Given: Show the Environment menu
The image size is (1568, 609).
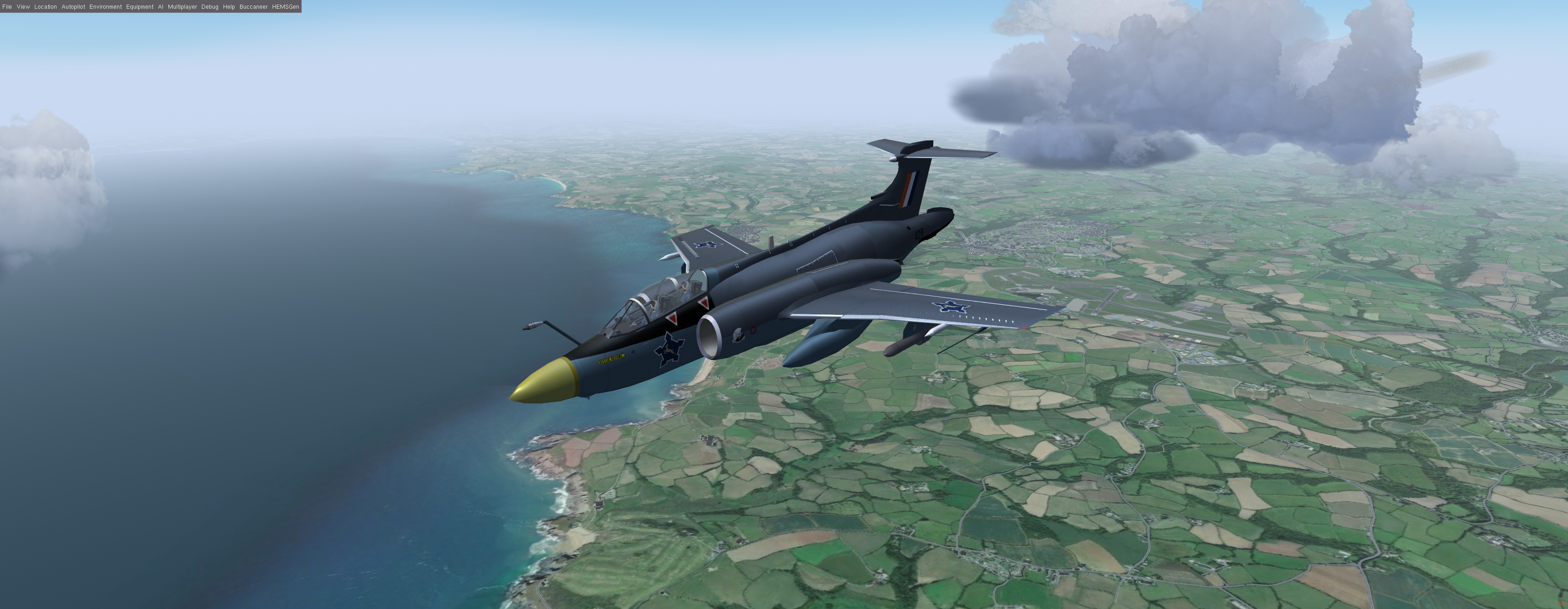Looking at the screenshot, I should 105,7.
